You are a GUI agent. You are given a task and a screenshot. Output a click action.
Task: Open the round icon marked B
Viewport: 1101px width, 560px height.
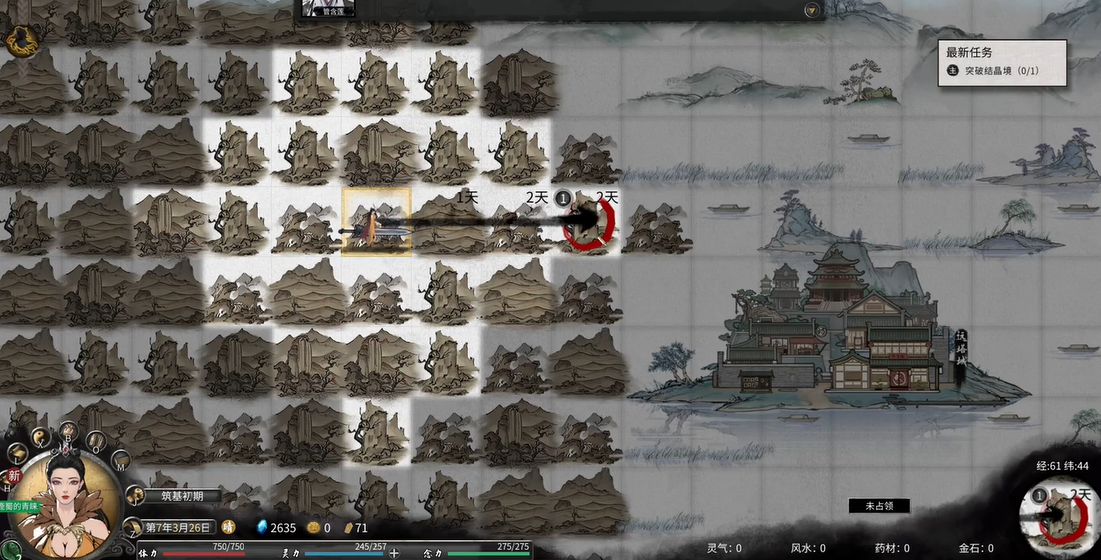click(69, 431)
